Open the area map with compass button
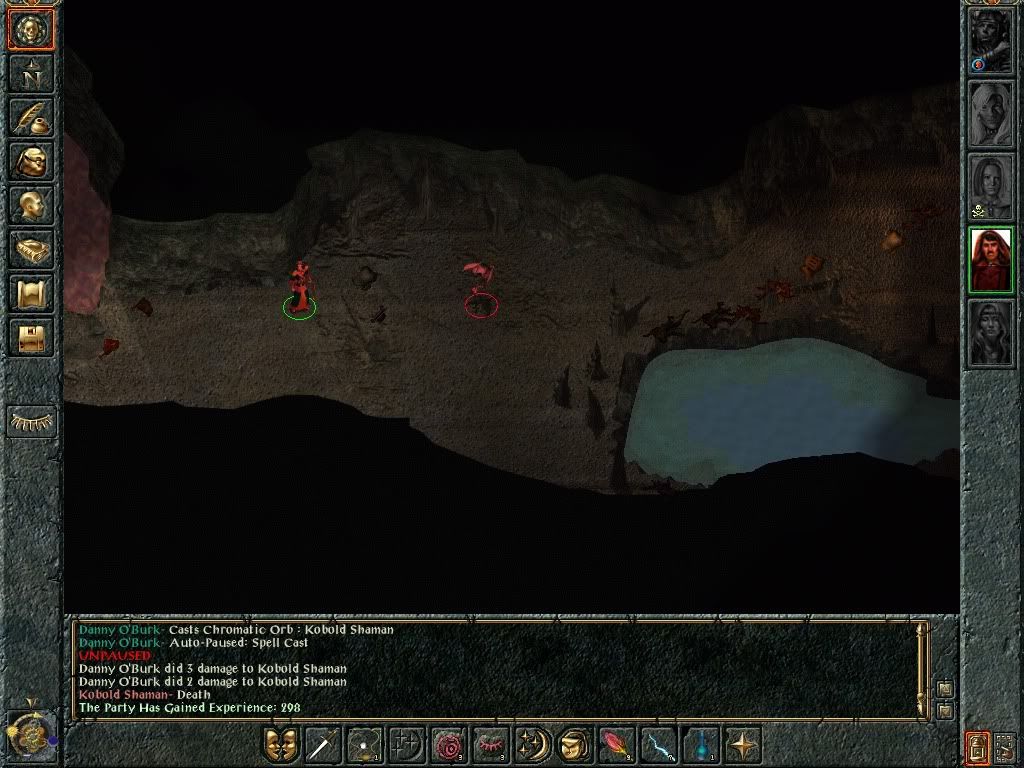 click(30, 73)
